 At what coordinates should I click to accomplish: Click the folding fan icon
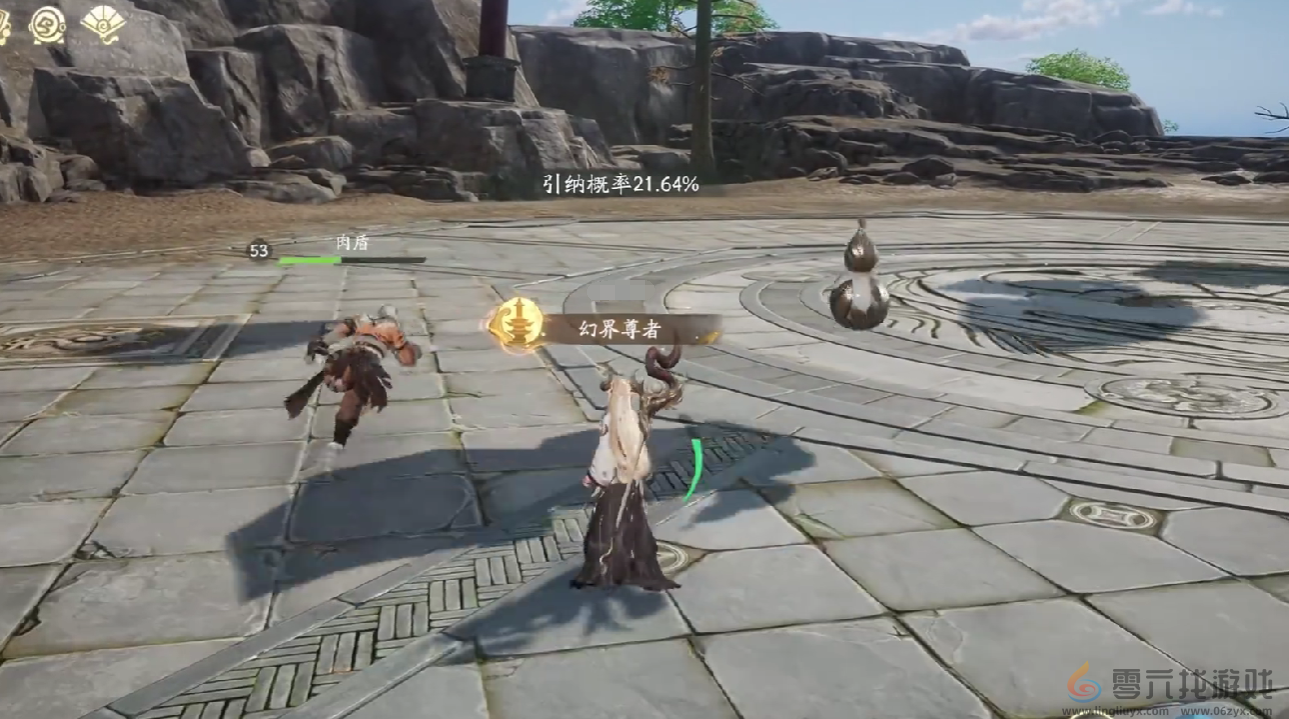pos(102,22)
